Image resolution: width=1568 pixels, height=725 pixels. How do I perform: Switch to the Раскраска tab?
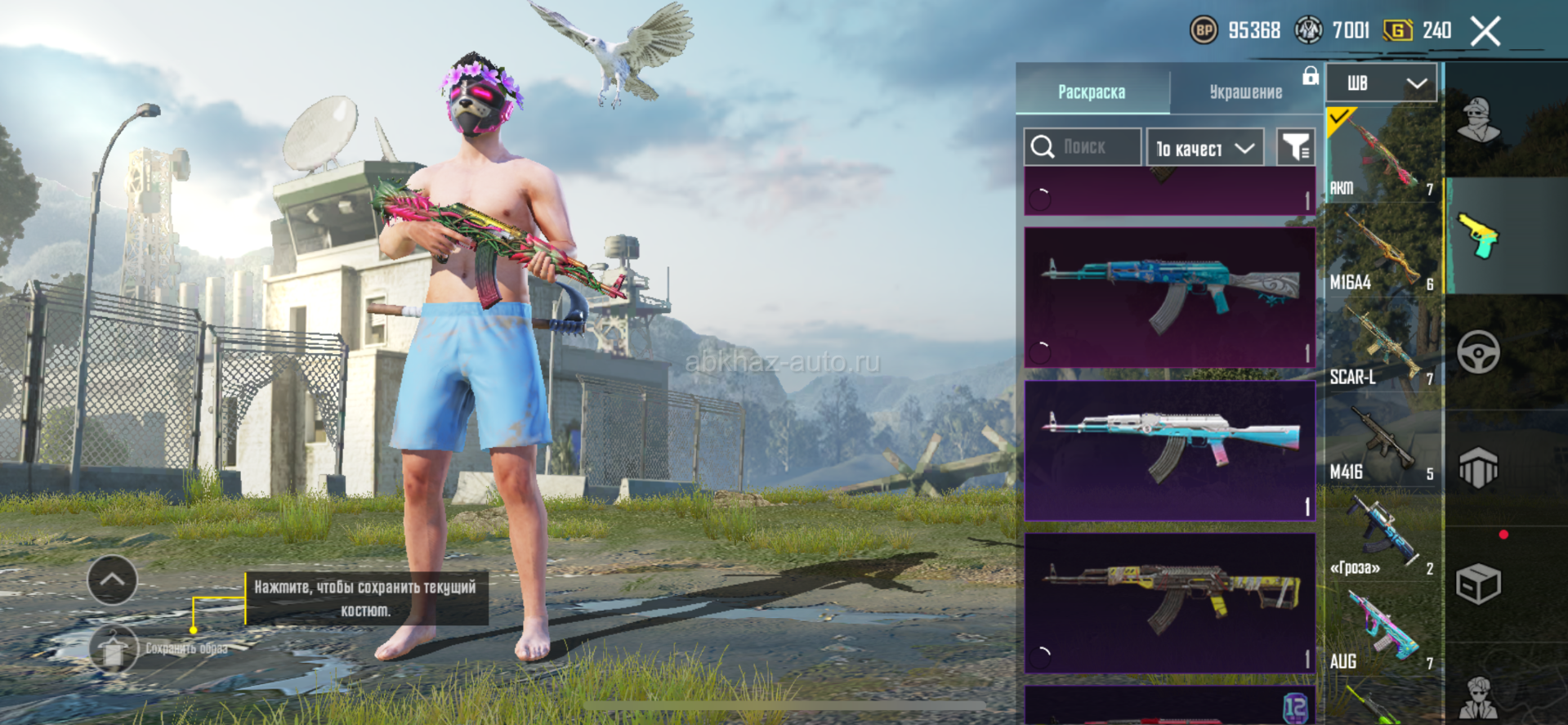[1092, 92]
